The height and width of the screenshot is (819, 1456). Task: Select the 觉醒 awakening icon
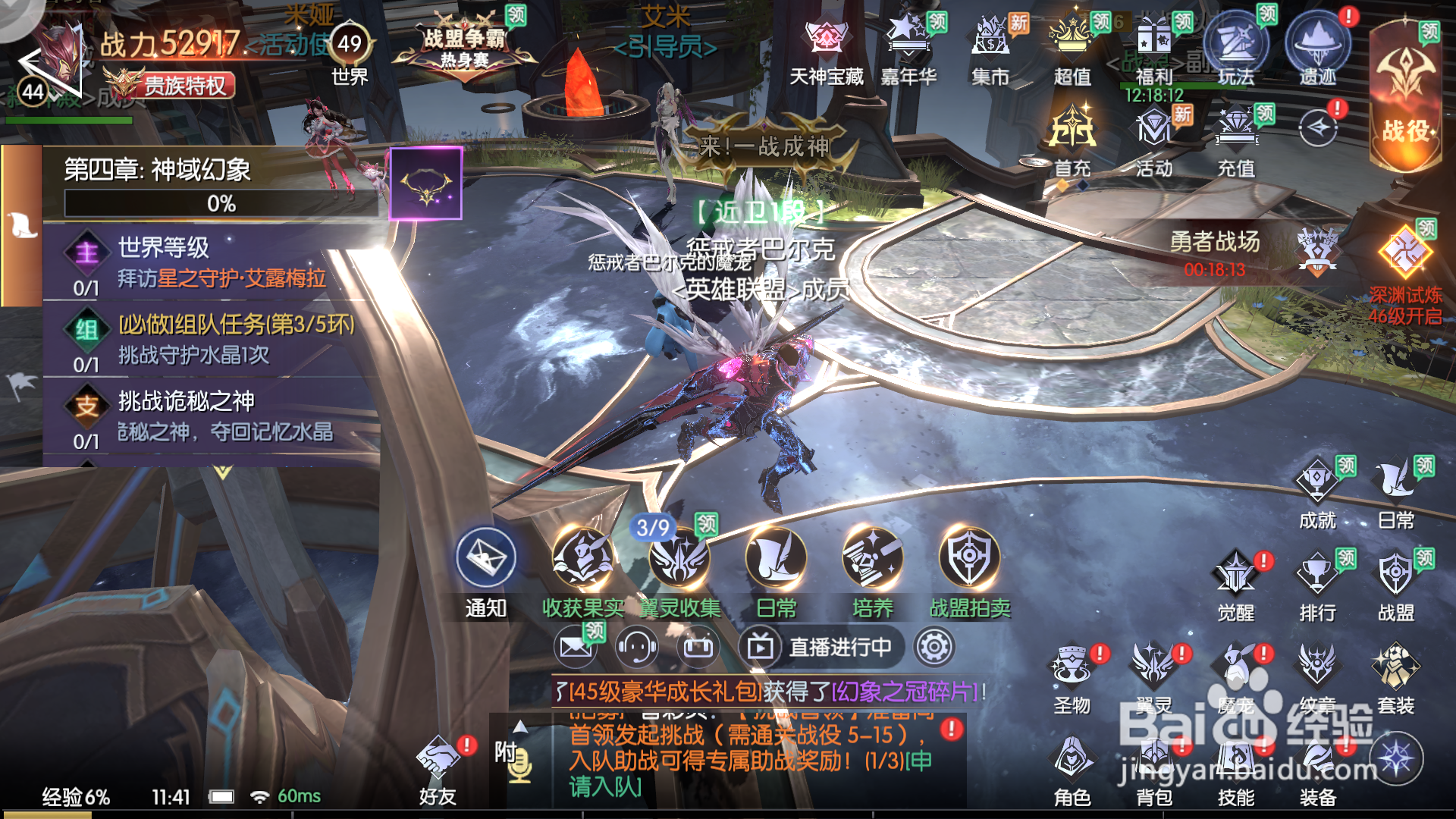tap(1236, 573)
